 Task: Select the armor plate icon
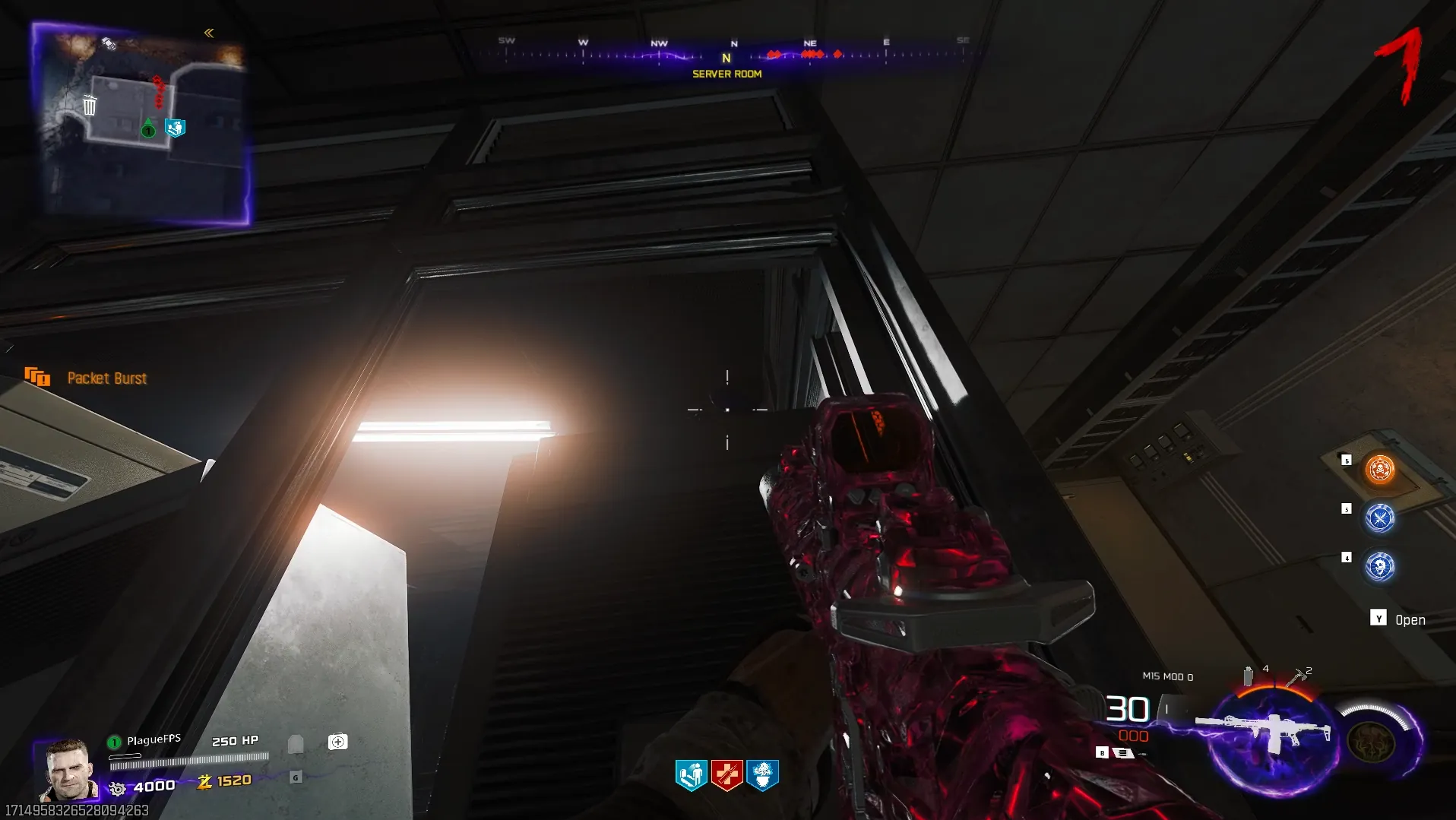(296, 743)
